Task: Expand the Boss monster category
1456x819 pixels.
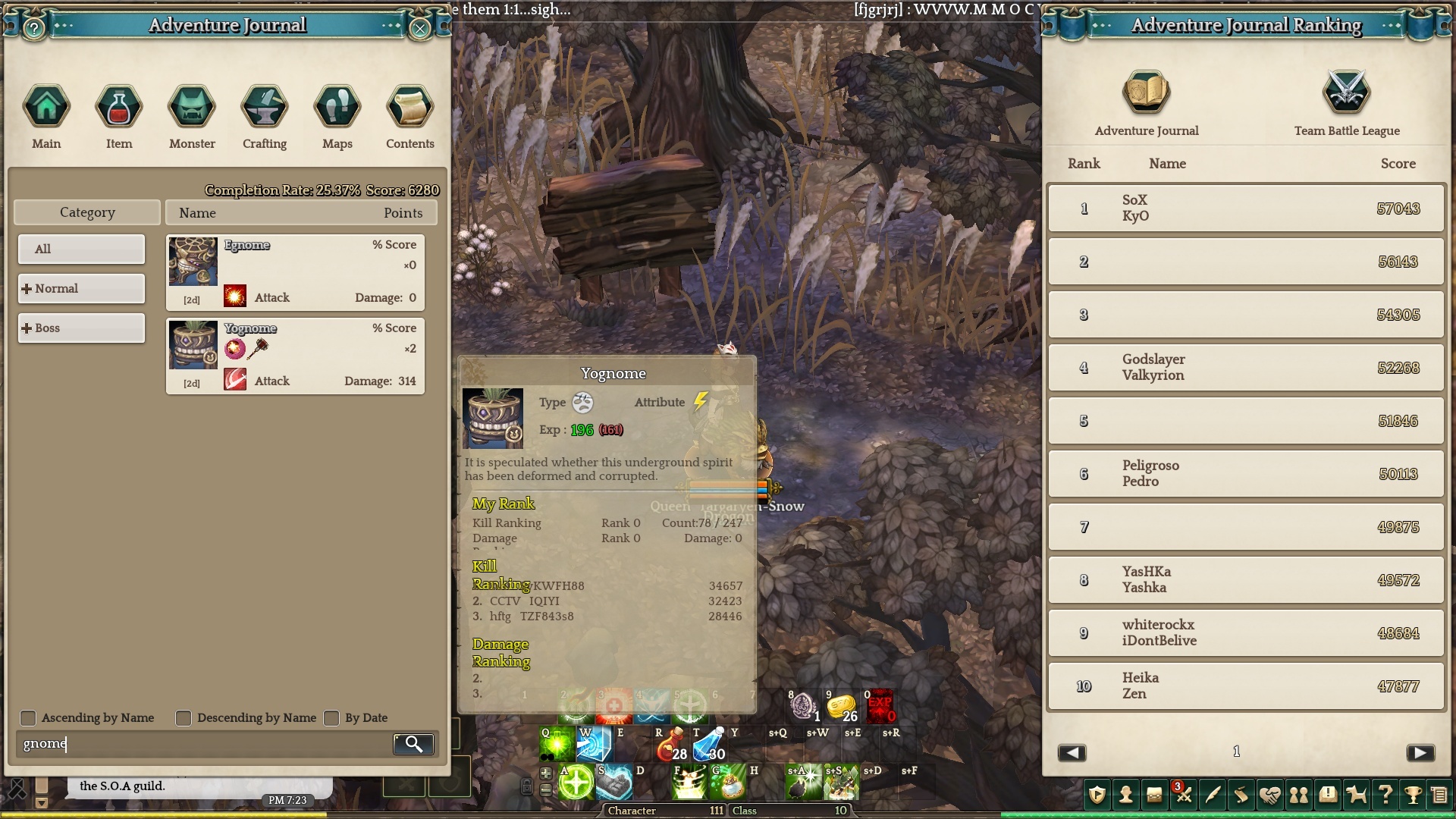Action: pos(81,328)
